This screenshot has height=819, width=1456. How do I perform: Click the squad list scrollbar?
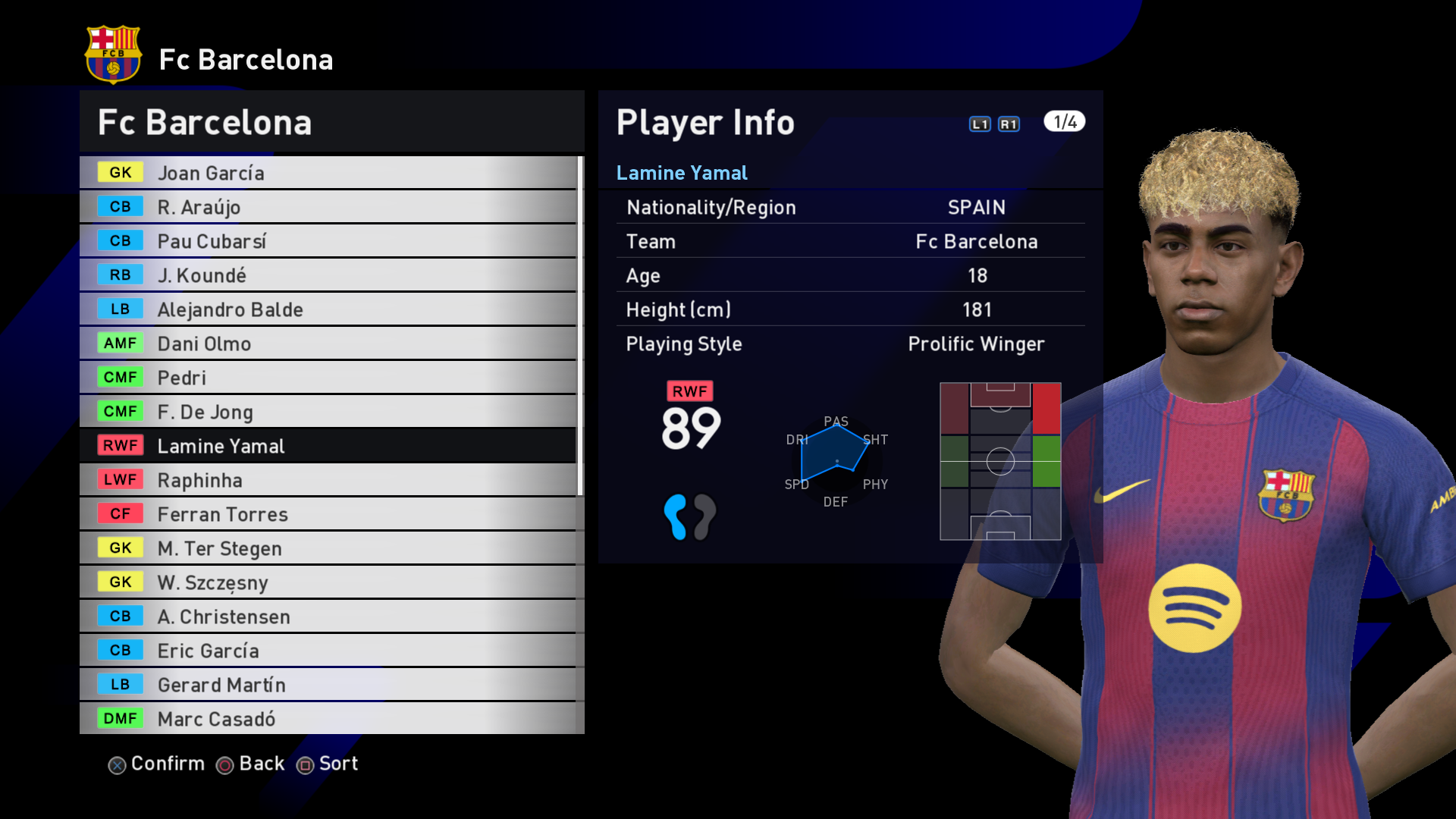(580, 326)
